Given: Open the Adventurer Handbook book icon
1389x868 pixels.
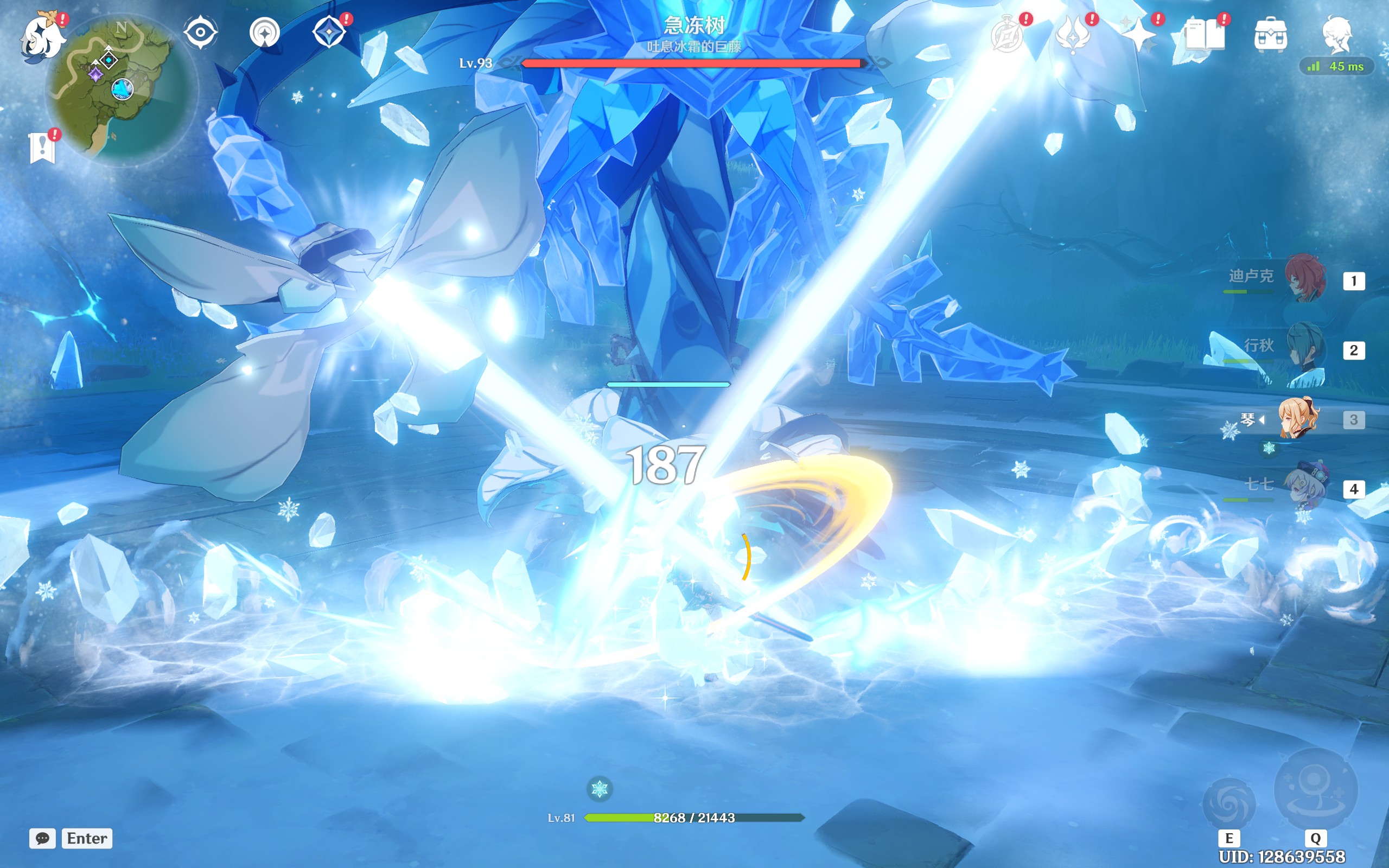Looking at the screenshot, I should (1204, 36).
